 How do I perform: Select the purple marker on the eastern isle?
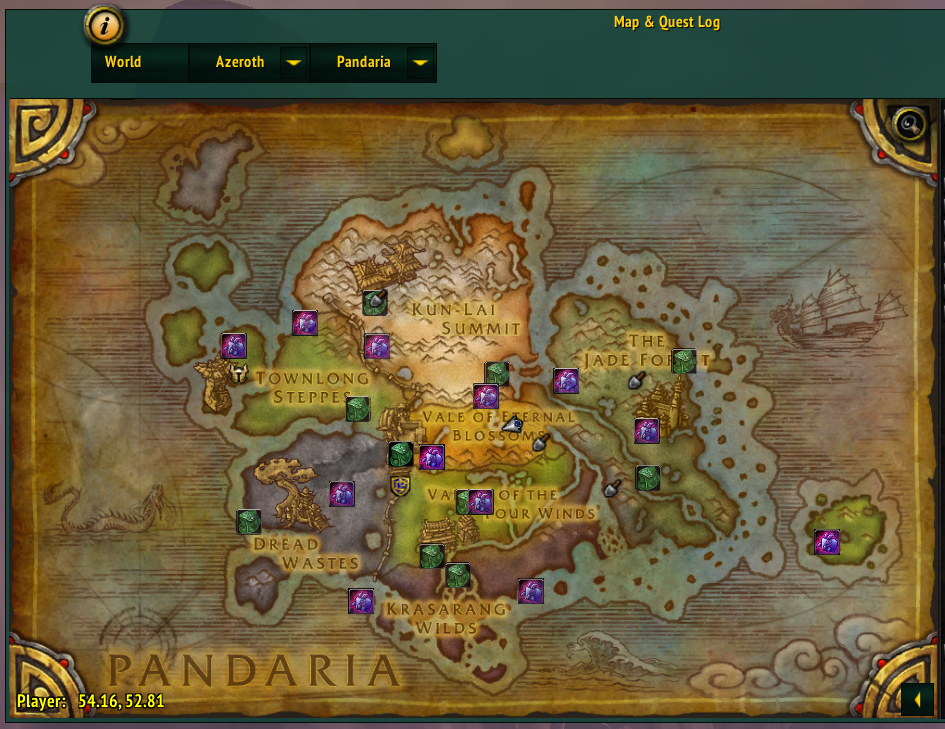pyautogui.click(x=827, y=542)
